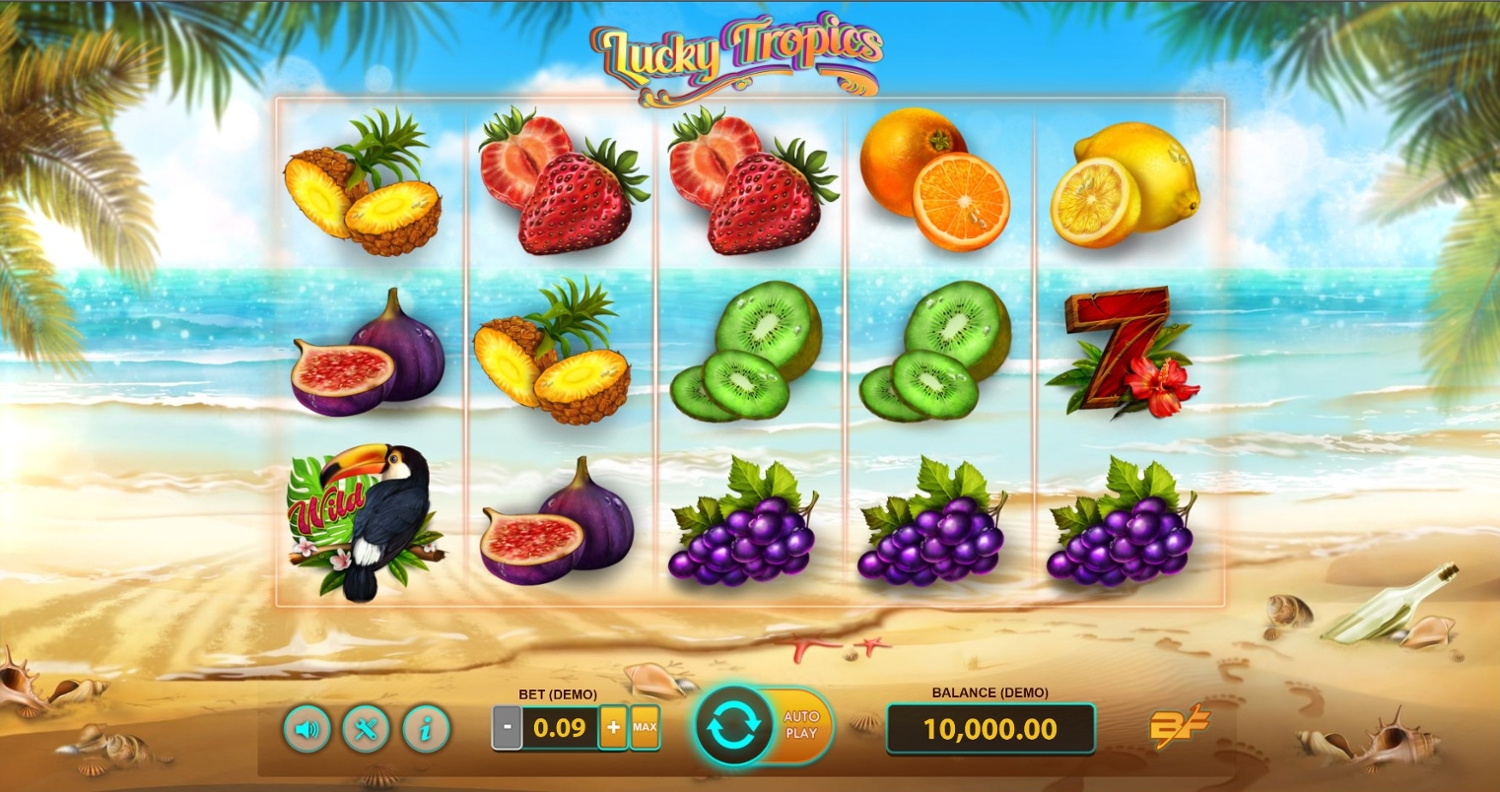Increase the bet with plus button
Viewport: 1500px width, 792px height.
612,728
